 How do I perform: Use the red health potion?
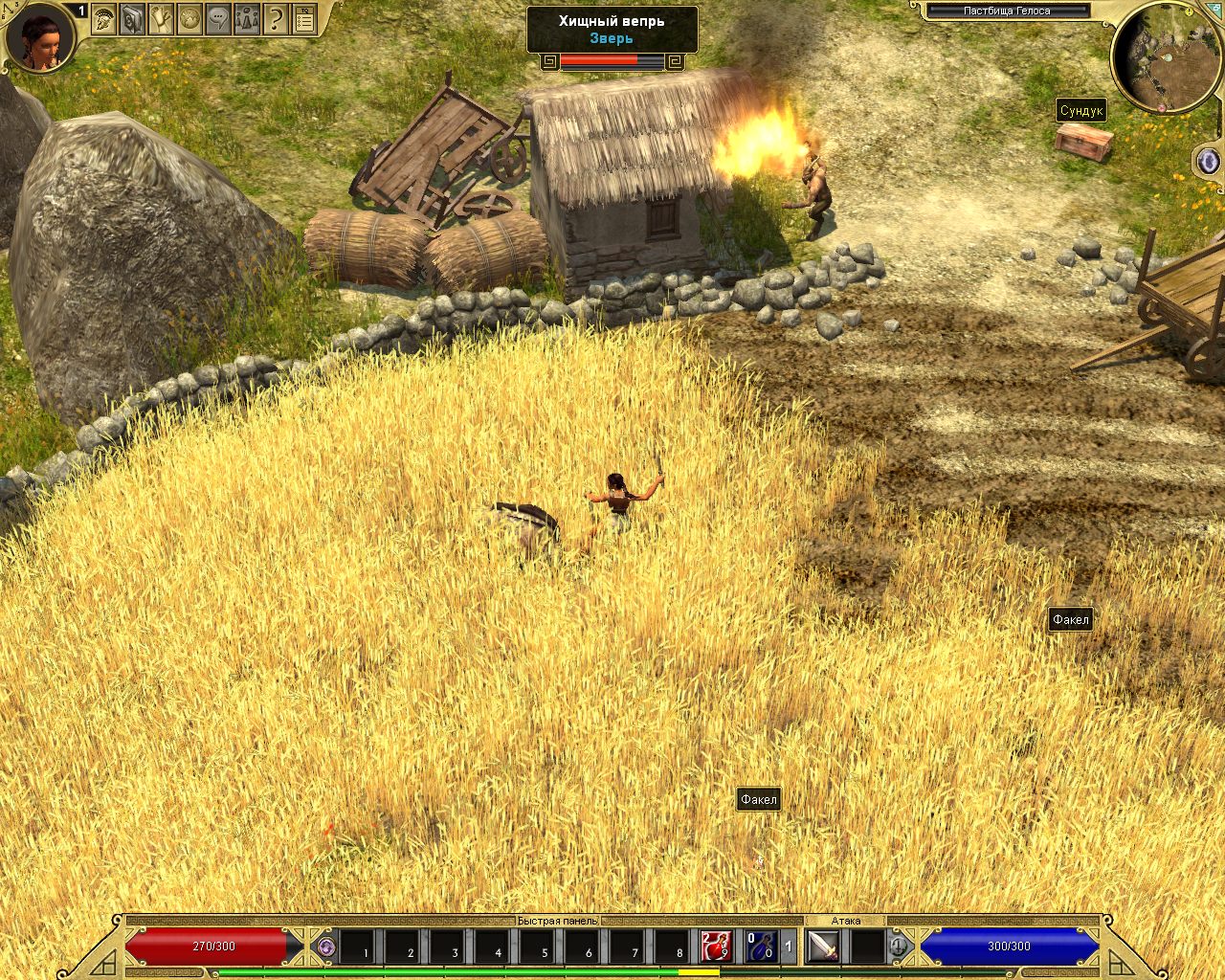(715, 947)
